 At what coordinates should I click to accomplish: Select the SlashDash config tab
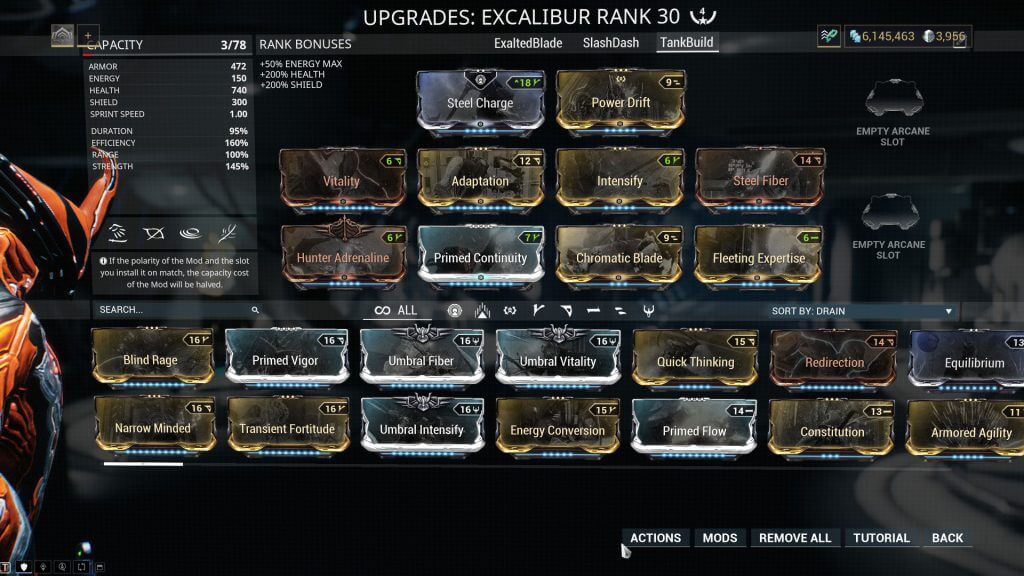click(610, 43)
